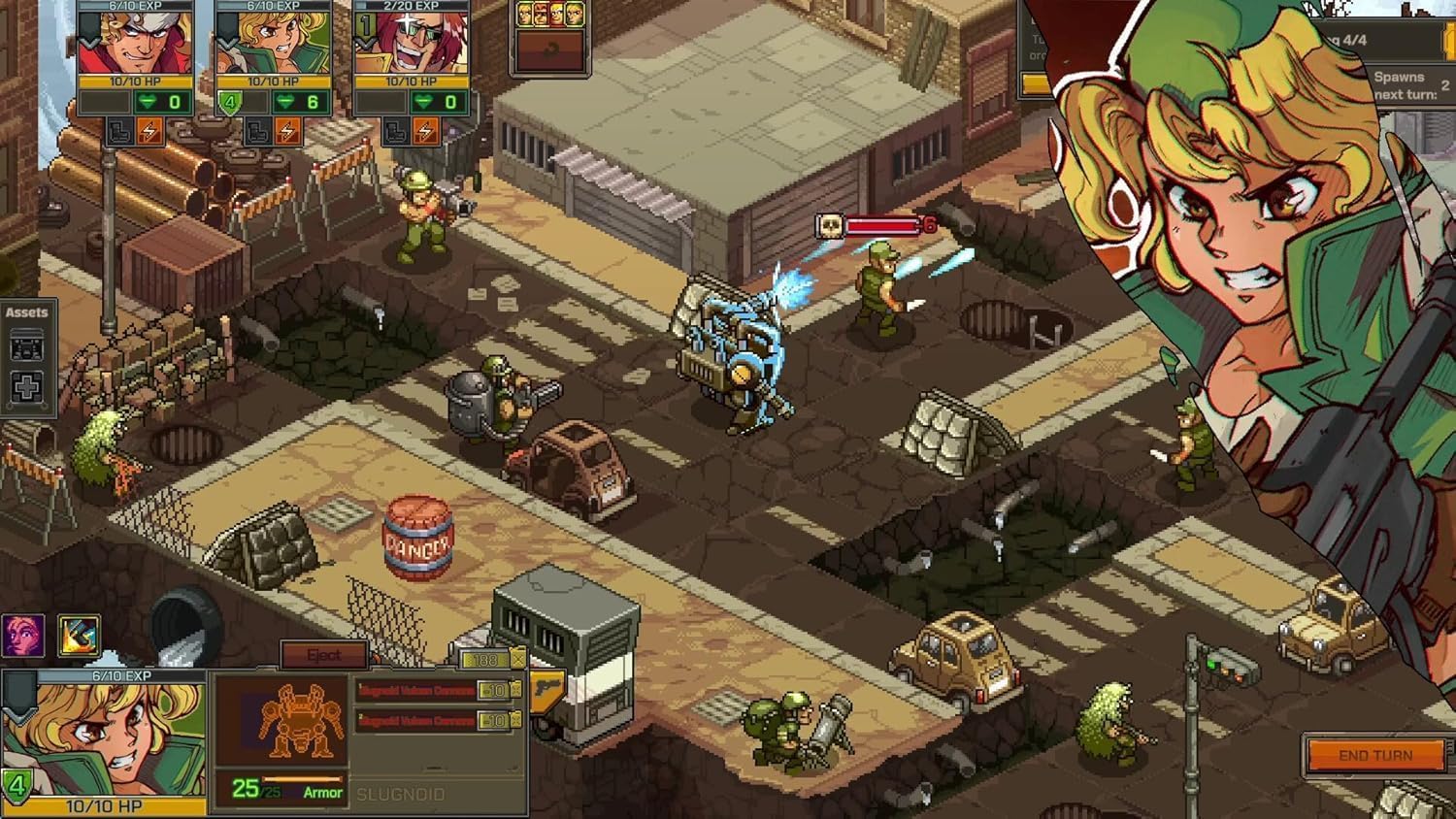Click the END TURN button
Viewport: 1456px width, 819px height.
[x=1375, y=756]
